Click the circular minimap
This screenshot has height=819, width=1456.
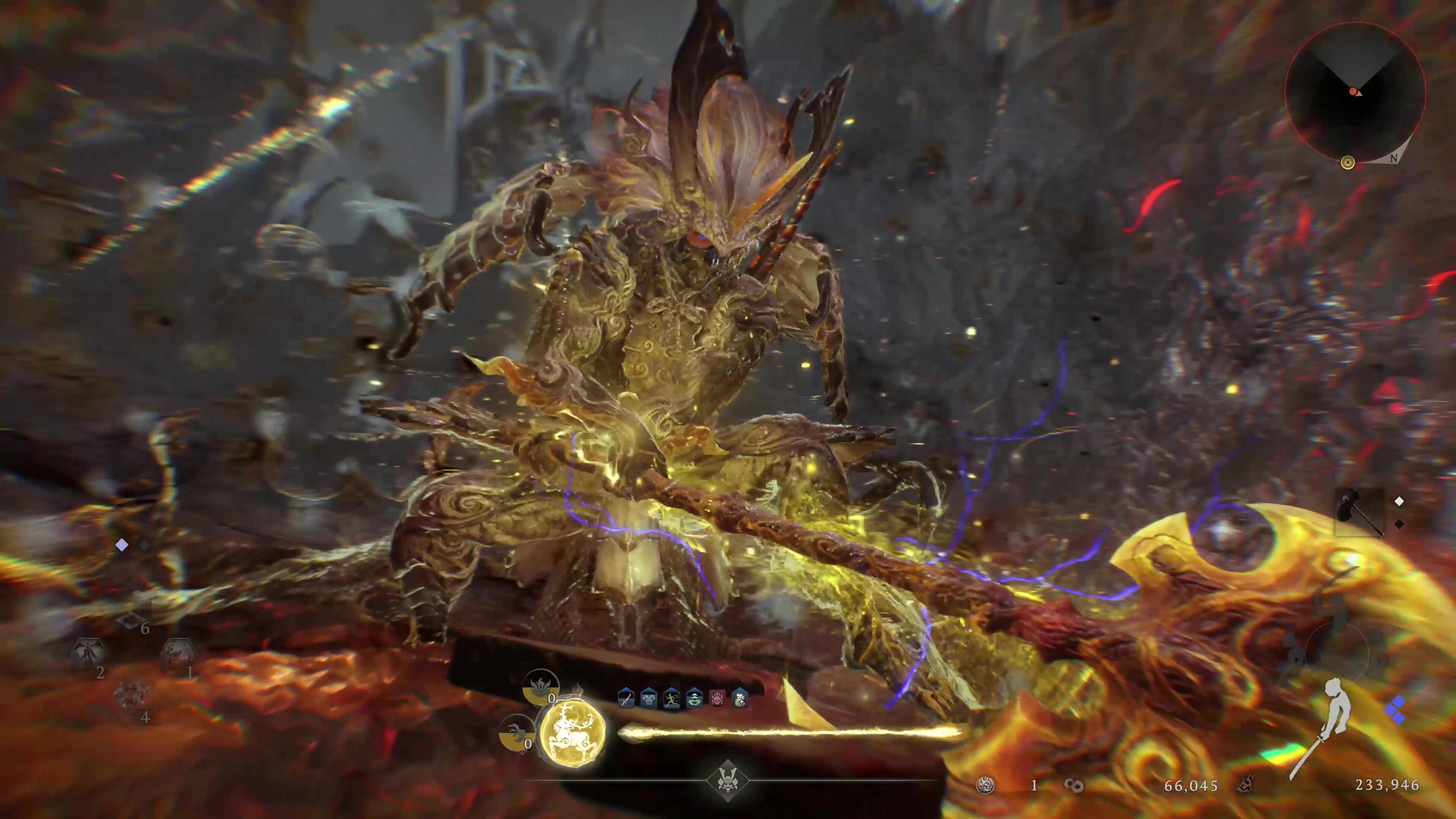click(x=1355, y=93)
